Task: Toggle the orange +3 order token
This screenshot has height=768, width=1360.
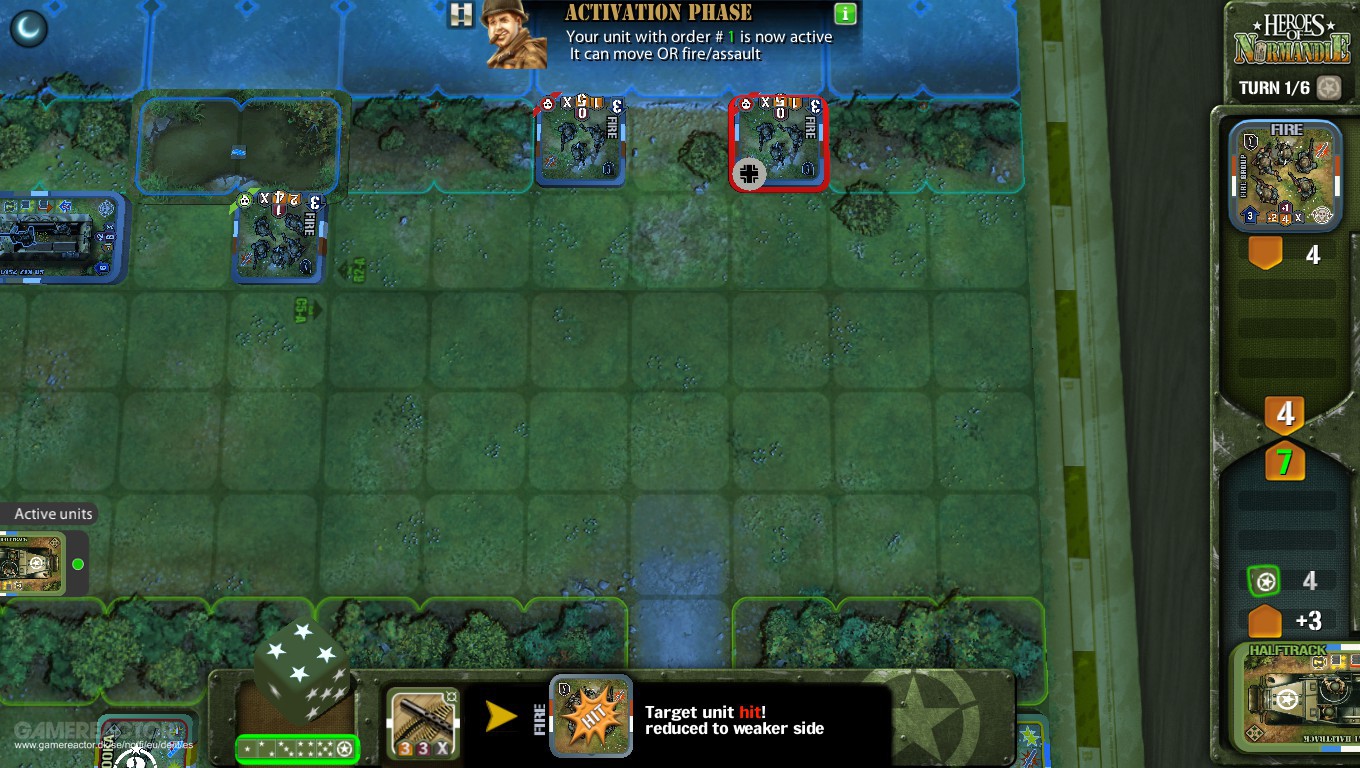Action: [x=1265, y=621]
